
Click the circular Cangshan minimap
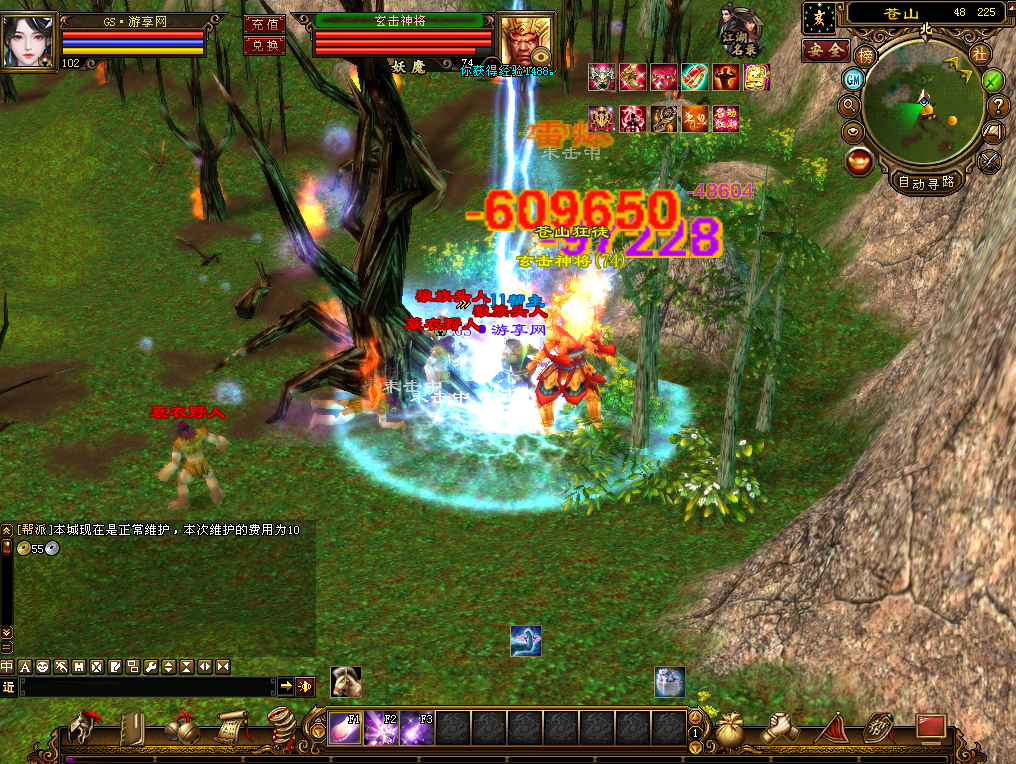[923, 112]
